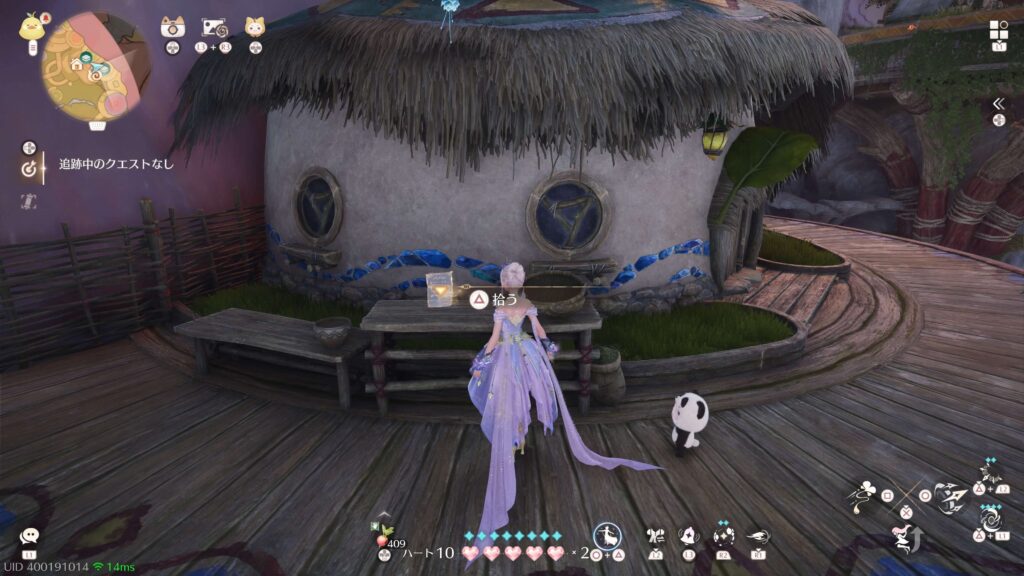Select the scroll icon below quest tracker
The height and width of the screenshot is (576, 1024).
tap(29, 200)
